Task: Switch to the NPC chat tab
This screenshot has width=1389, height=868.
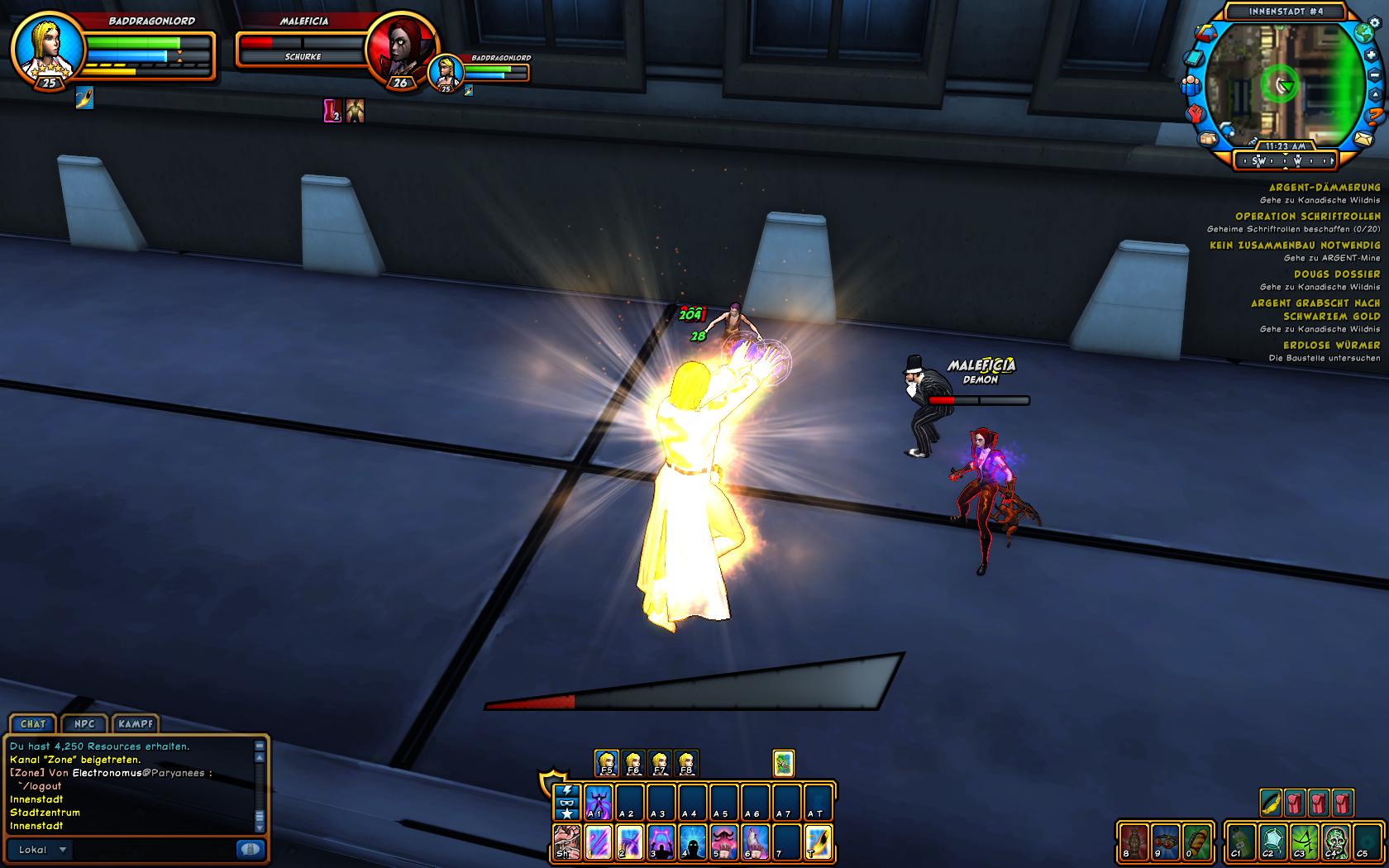Action: [84, 724]
